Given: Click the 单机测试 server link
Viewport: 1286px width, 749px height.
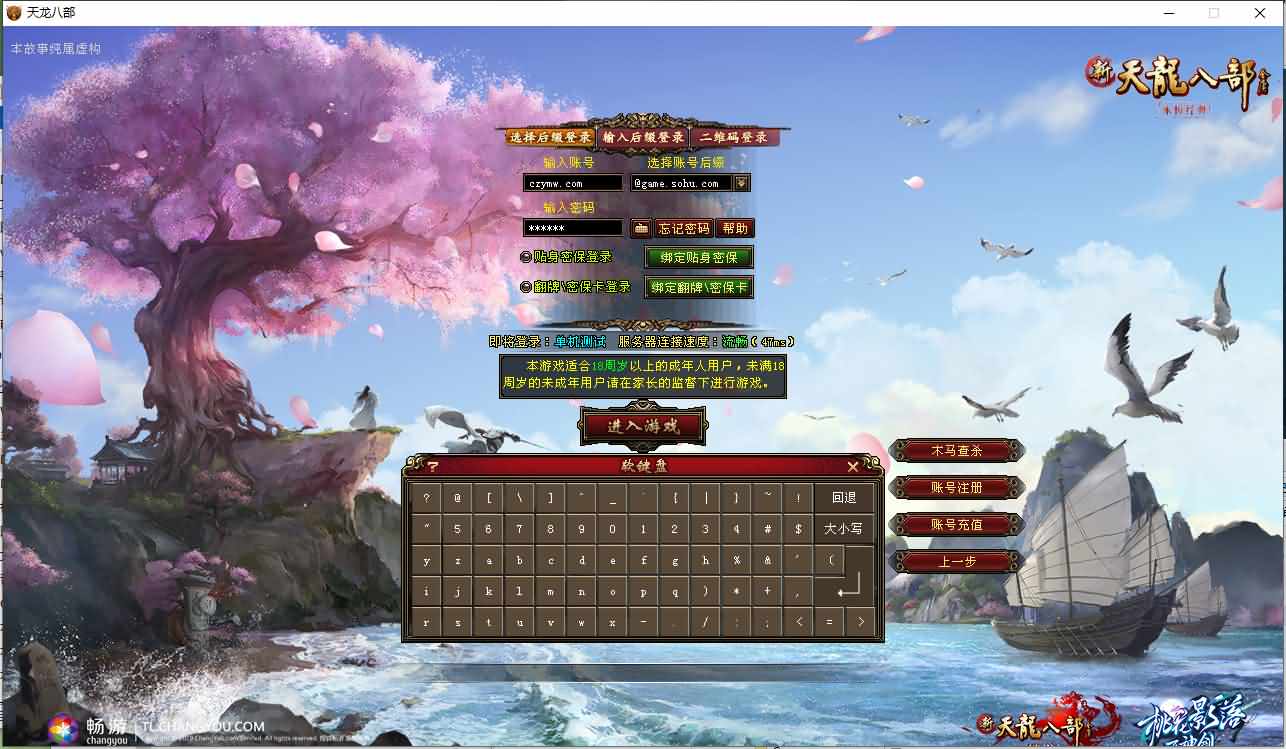Looking at the screenshot, I should (578, 340).
